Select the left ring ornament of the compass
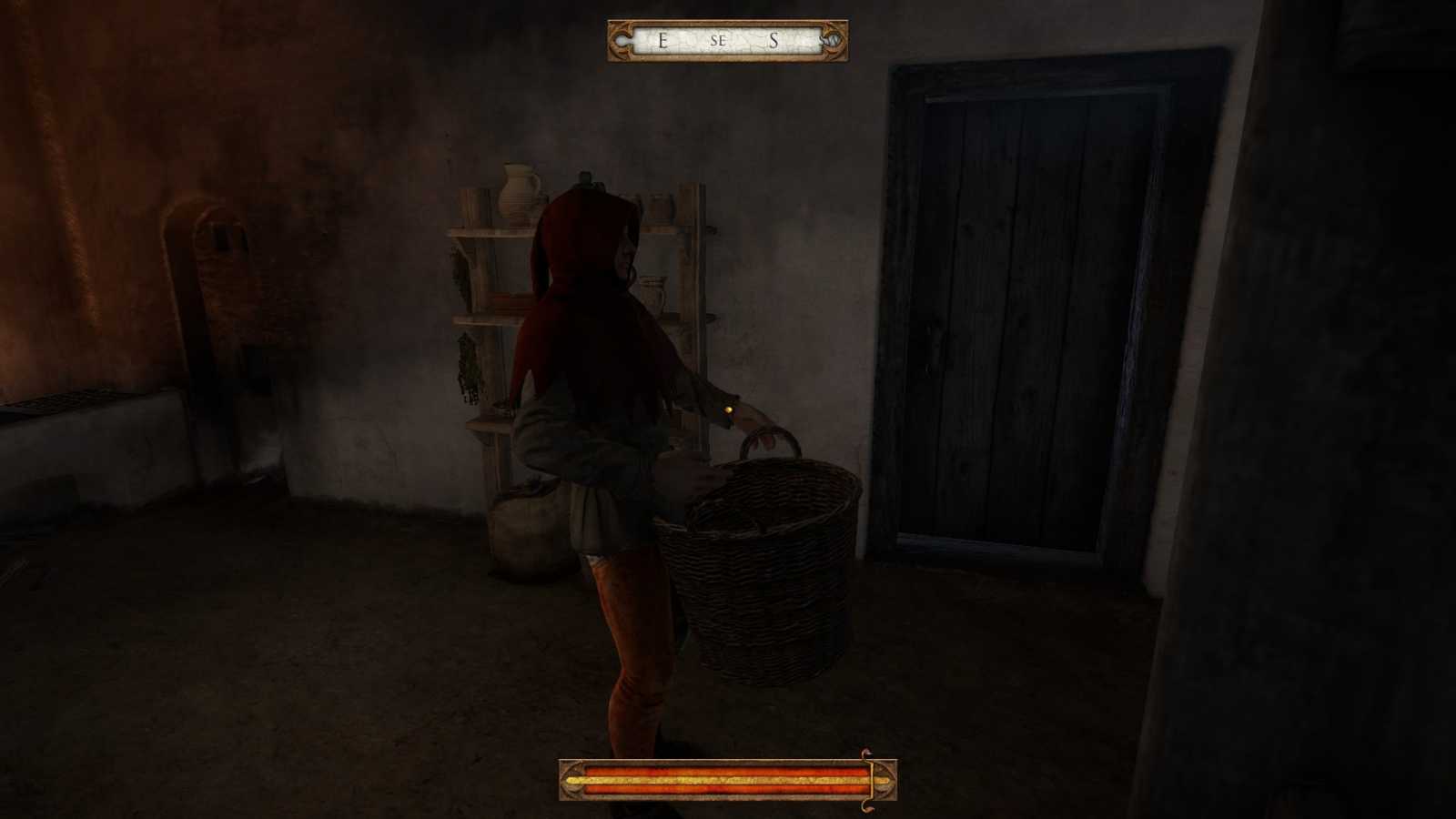 622,42
